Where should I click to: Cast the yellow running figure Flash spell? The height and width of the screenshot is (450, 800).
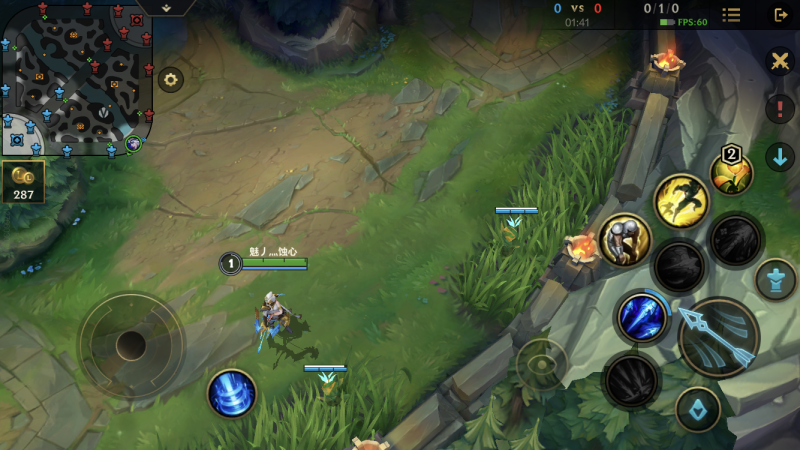(682, 200)
